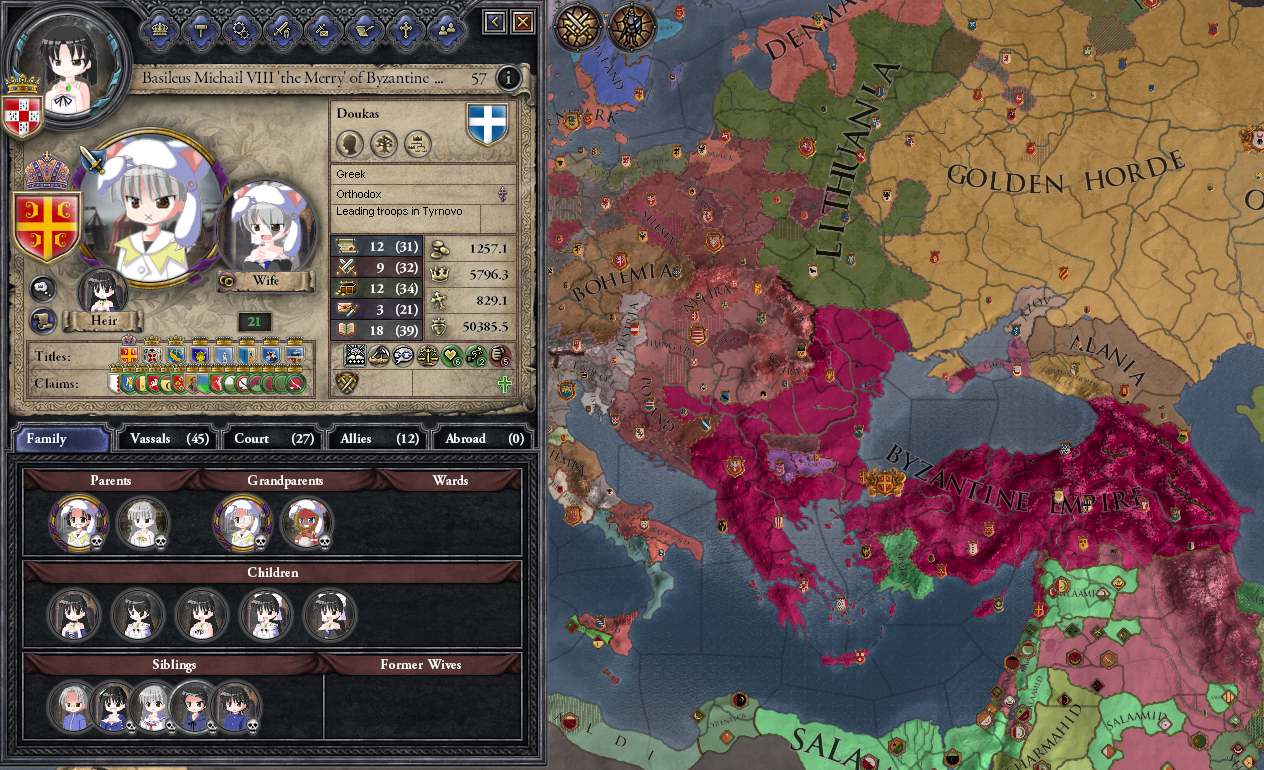Select the first portrait under Children
1264x770 pixels.
pos(75,614)
